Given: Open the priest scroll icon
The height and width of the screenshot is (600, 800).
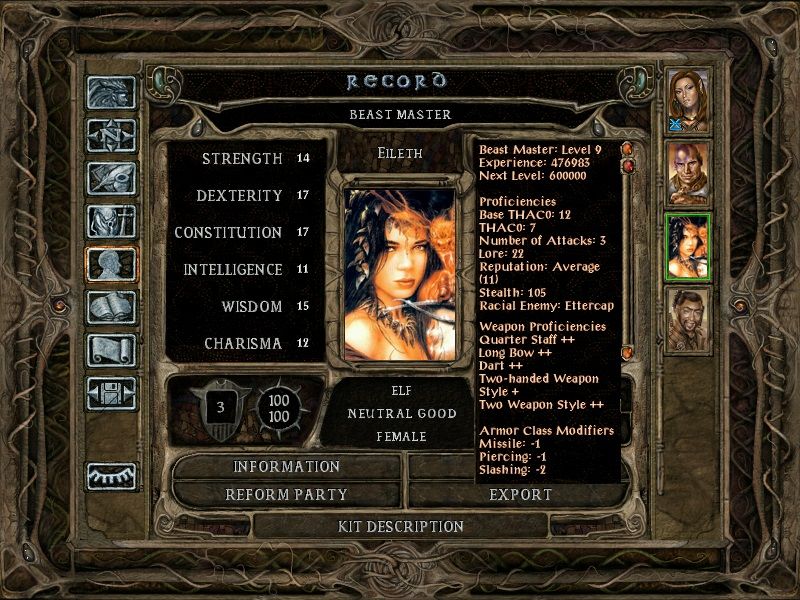Looking at the screenshot, I should (110, 350).
